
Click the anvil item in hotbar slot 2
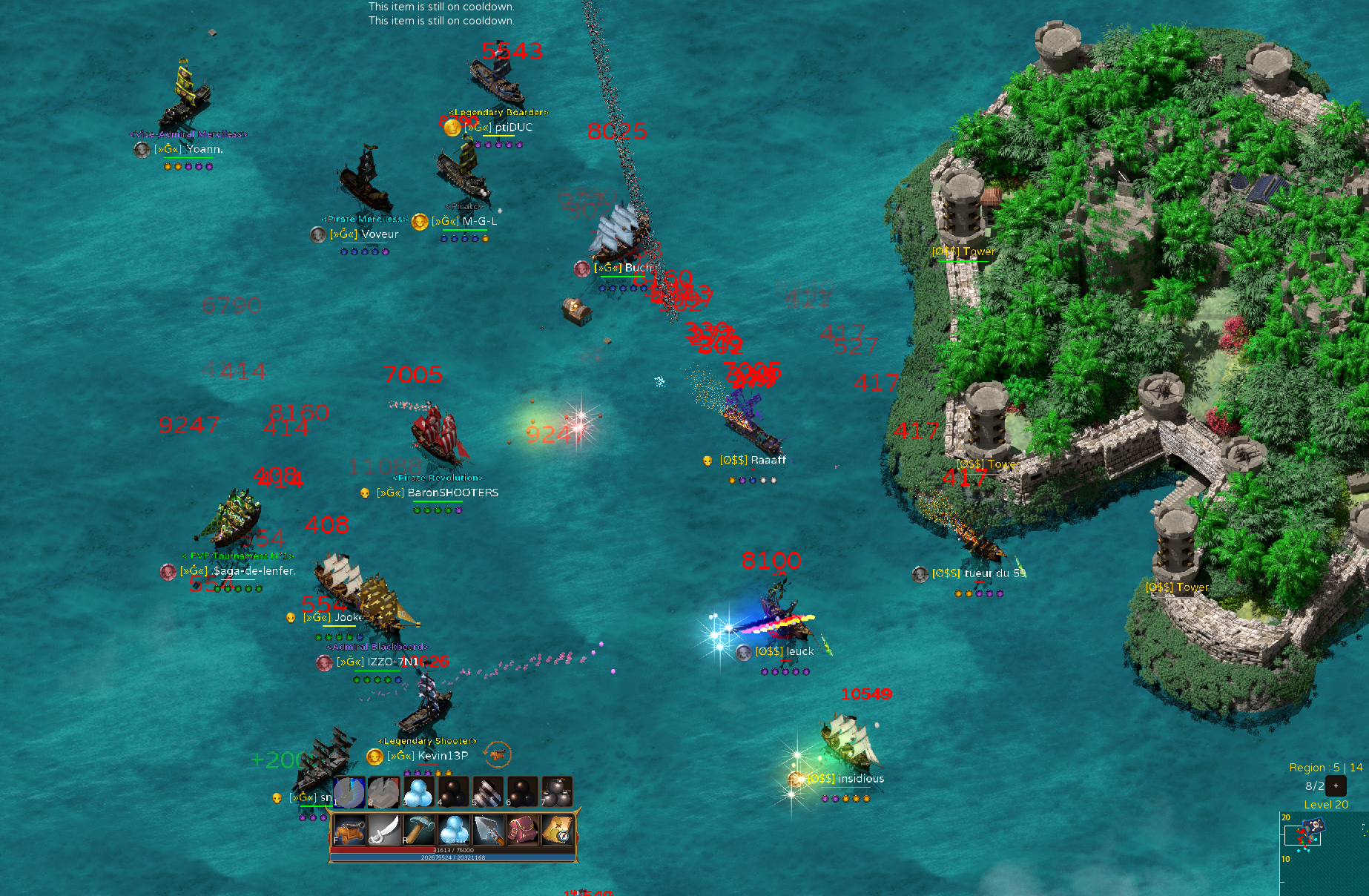pos(383,791)
